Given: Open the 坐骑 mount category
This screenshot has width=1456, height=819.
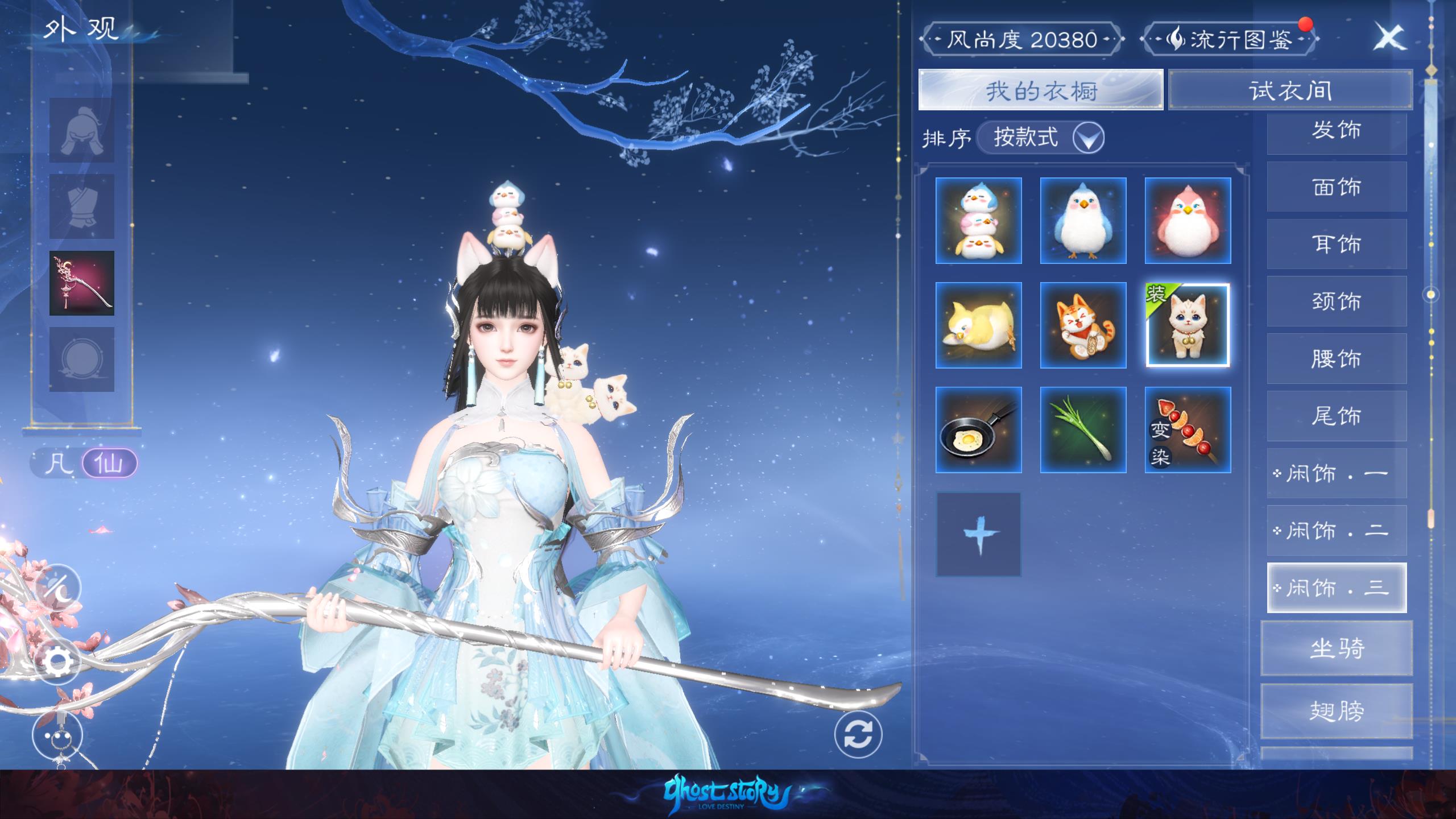Looking at the screenshot, I should pyautogui.click(x=1337, y=648).
